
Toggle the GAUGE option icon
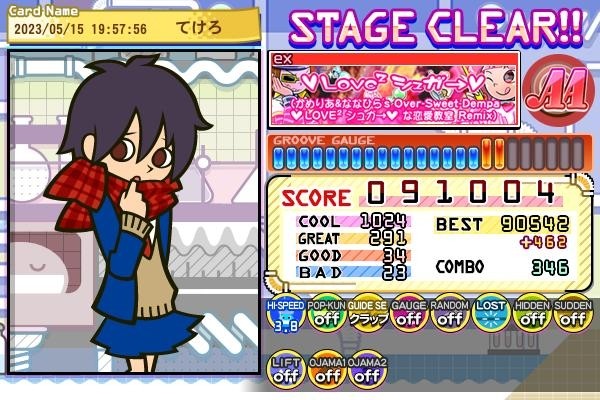tap(408, 318)
